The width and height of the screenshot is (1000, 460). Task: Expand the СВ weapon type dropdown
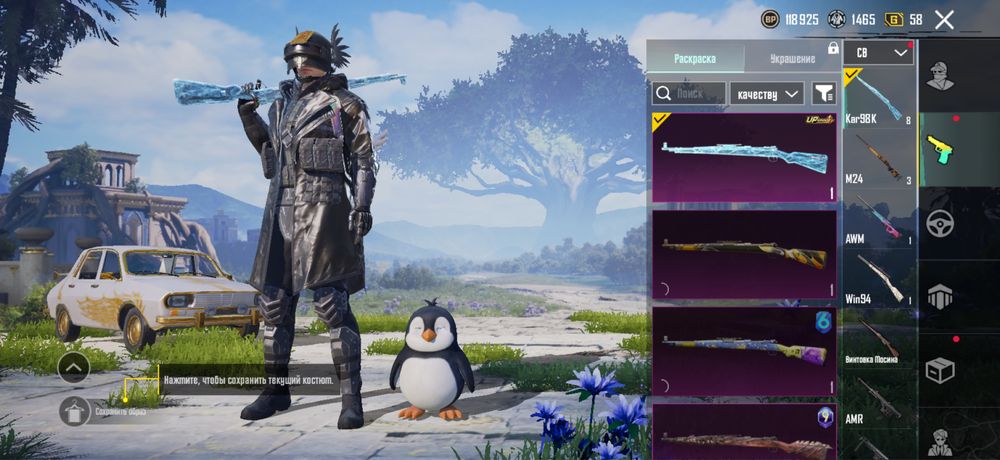click(x=878, y=52)
